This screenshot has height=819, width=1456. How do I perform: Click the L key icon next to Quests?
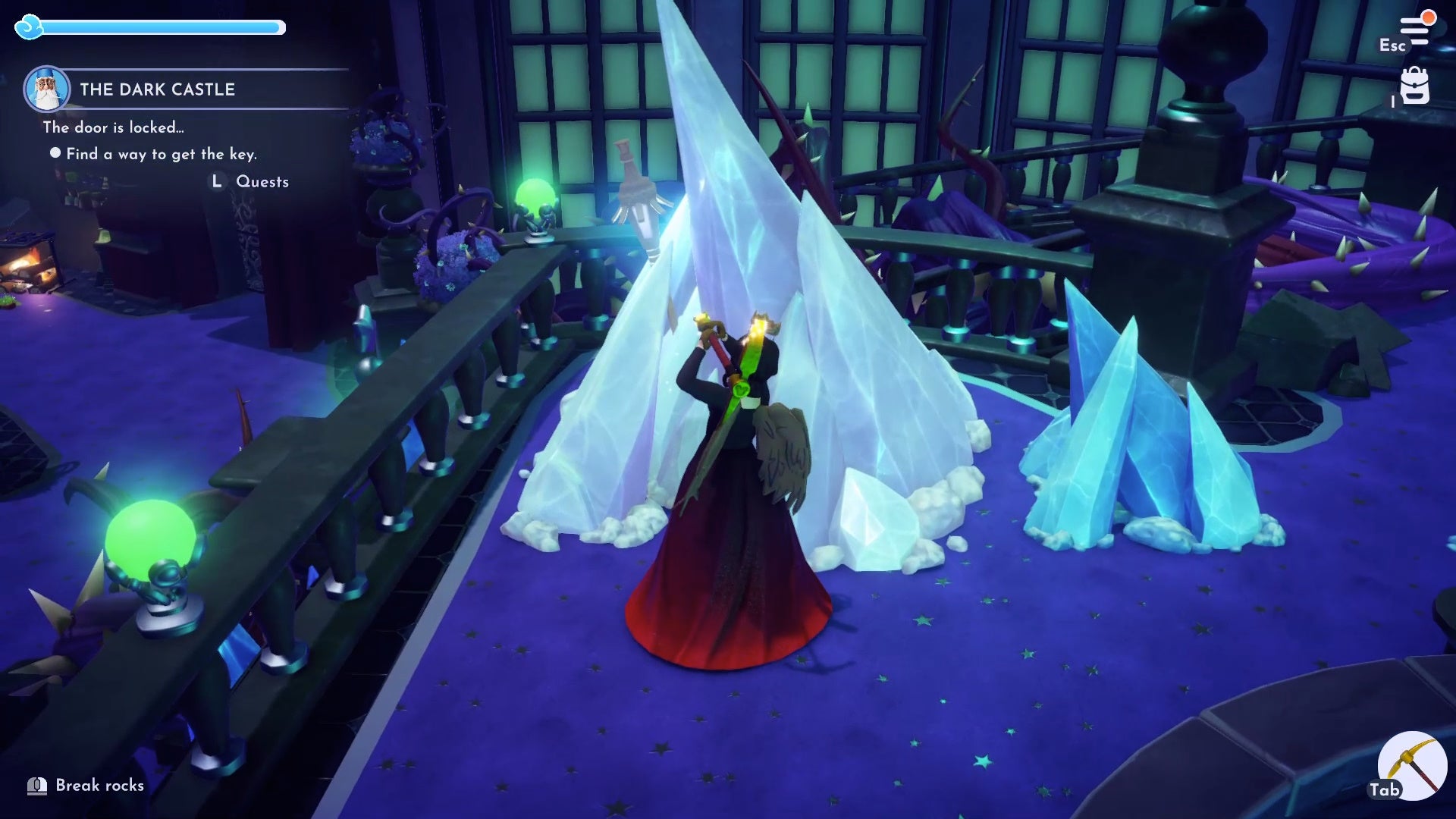click(x=215, y=181)
